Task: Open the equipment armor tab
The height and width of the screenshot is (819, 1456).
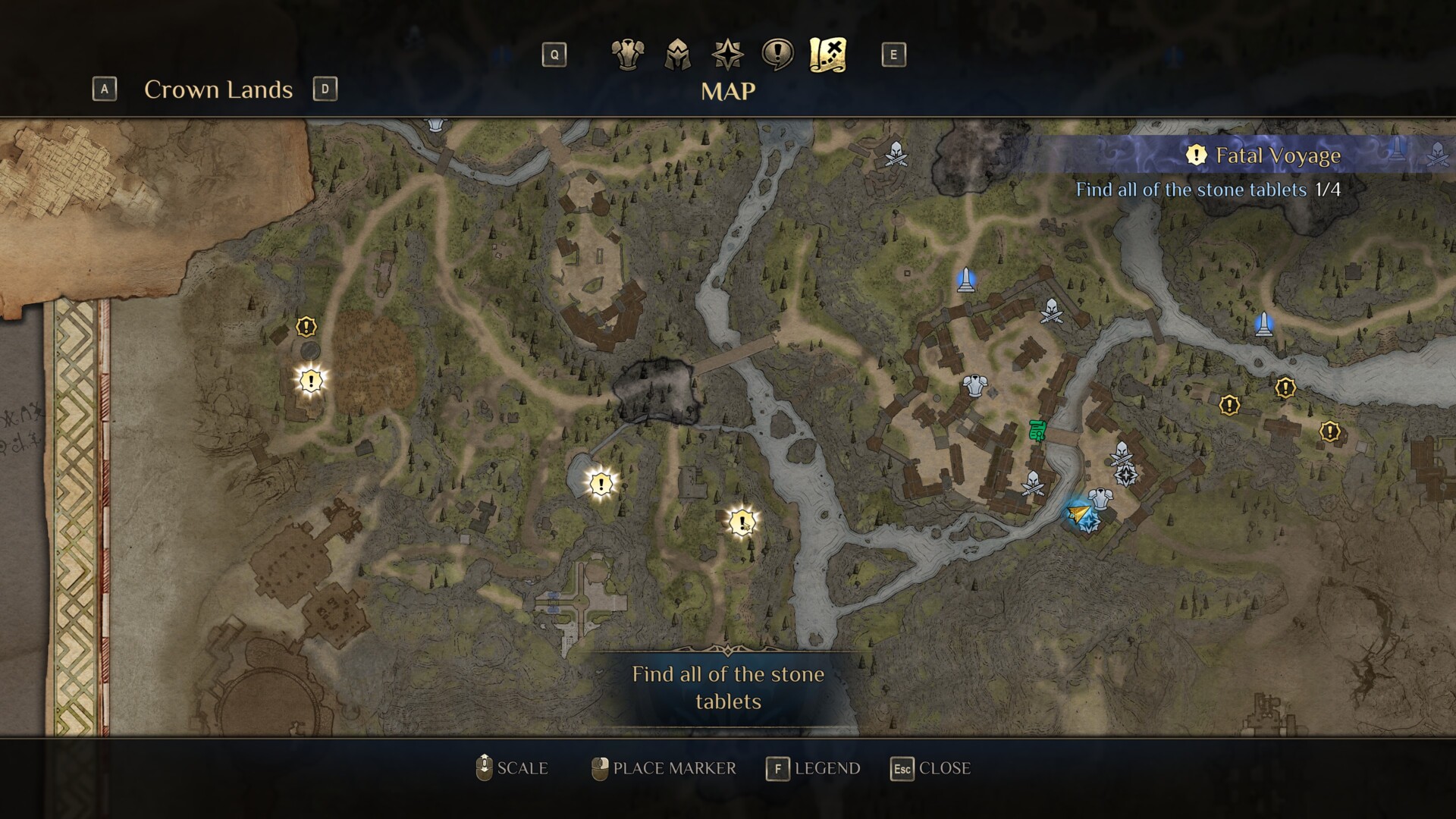Action: [627, 55]
